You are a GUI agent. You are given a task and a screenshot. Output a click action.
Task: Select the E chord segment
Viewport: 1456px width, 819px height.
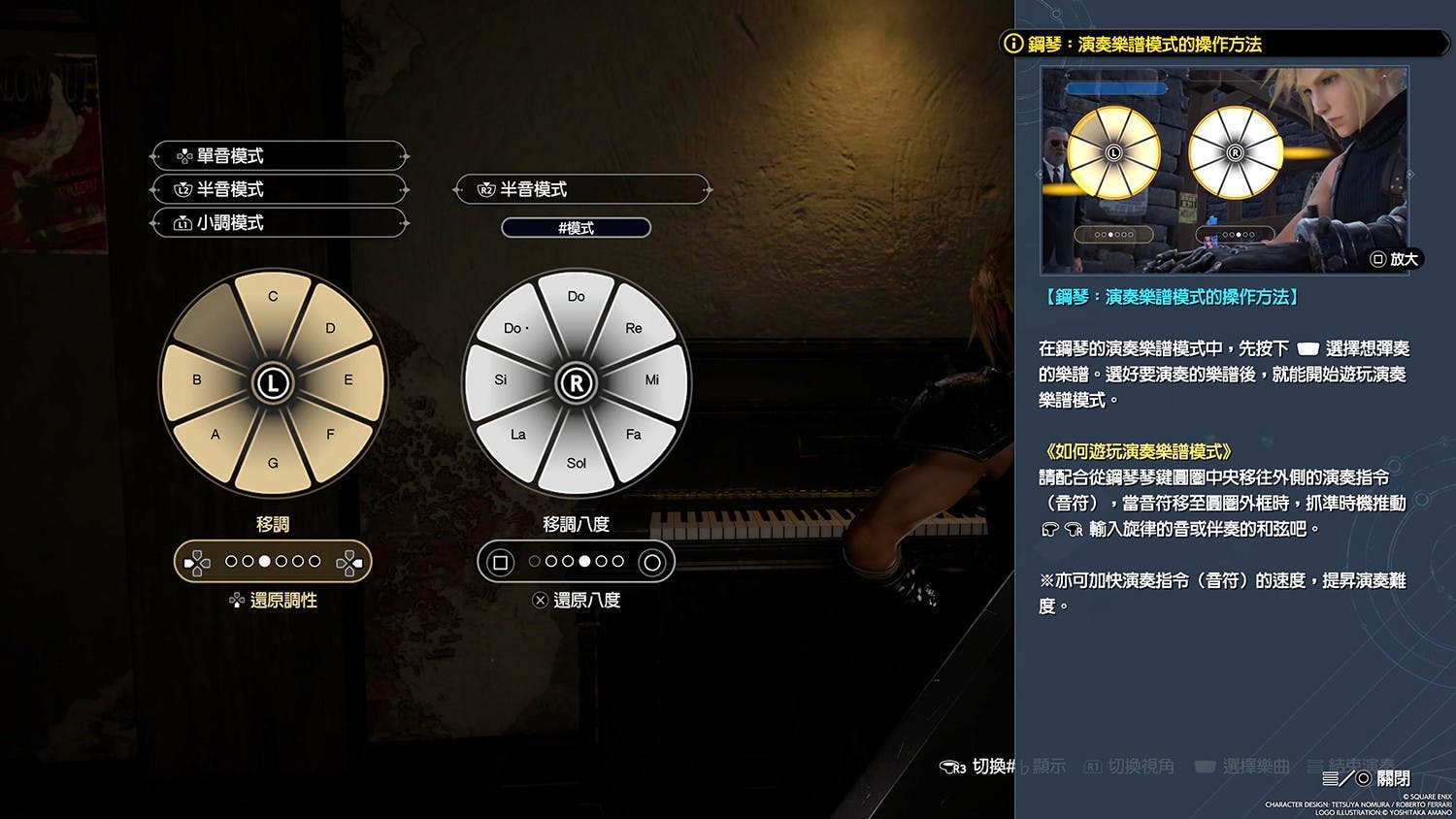(x=347, y=380)
